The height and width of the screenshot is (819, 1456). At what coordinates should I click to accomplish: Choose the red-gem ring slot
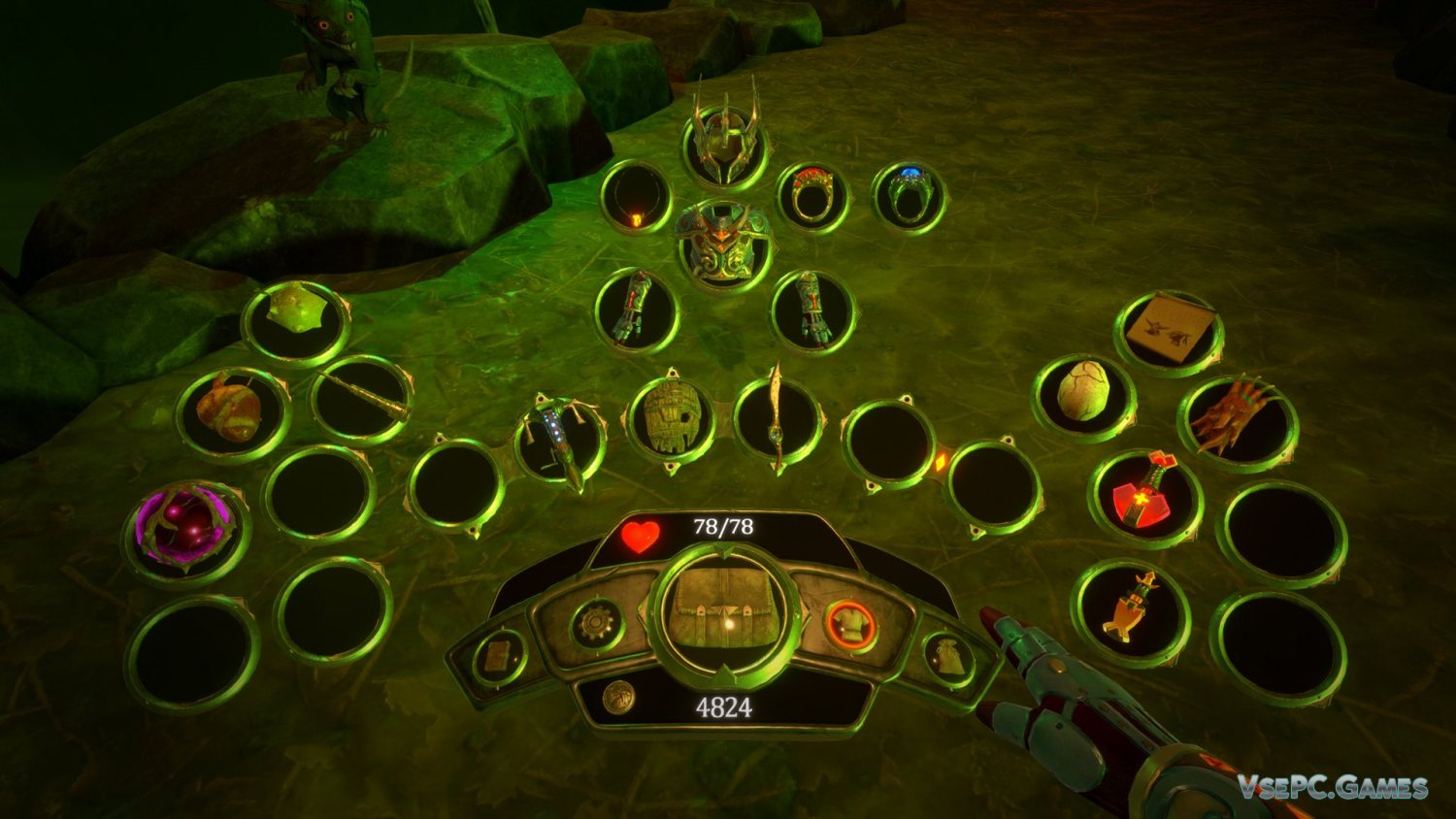[812, 197]
